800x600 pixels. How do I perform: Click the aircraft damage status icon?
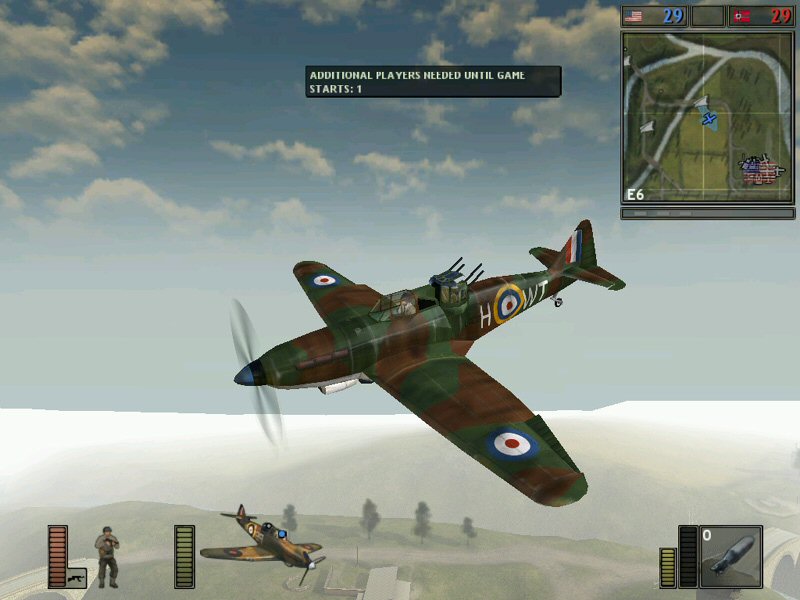click(x=262, y=542)
